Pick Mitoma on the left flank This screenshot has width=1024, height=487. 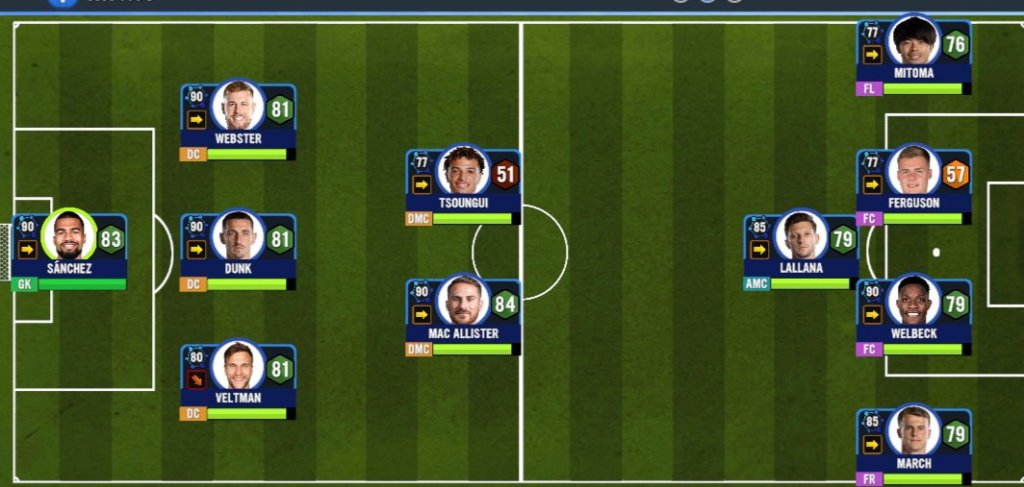[x=912, y=54]
